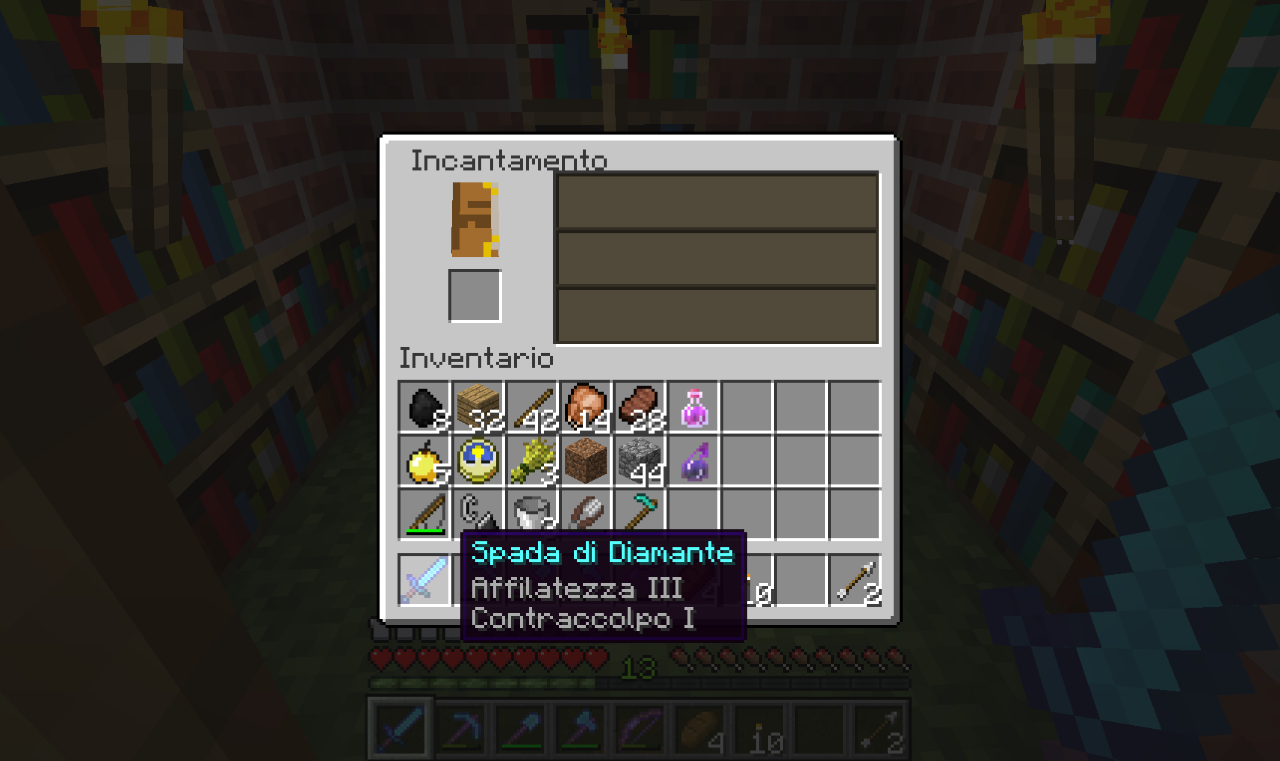Select the coal stack slot
1280x761 pixels.
425,407
